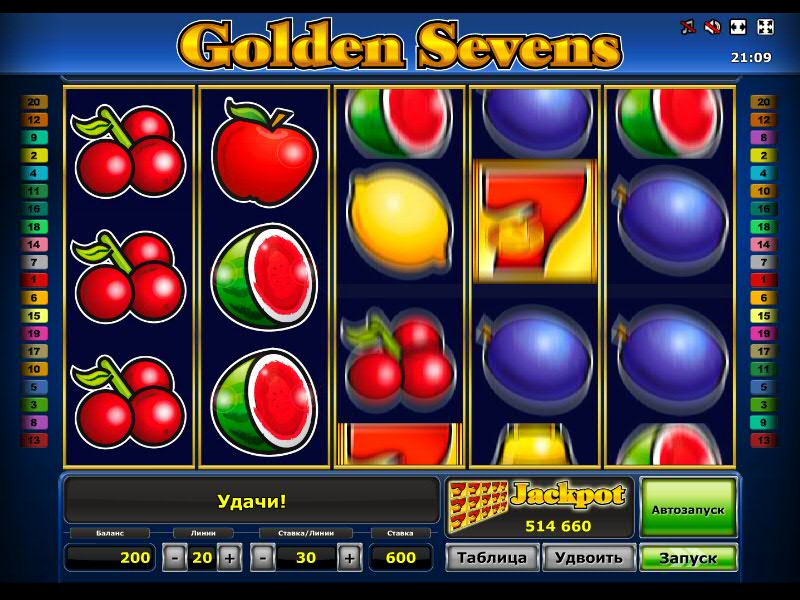Raise the Ставка/Линии bet per line

[349, 558]
